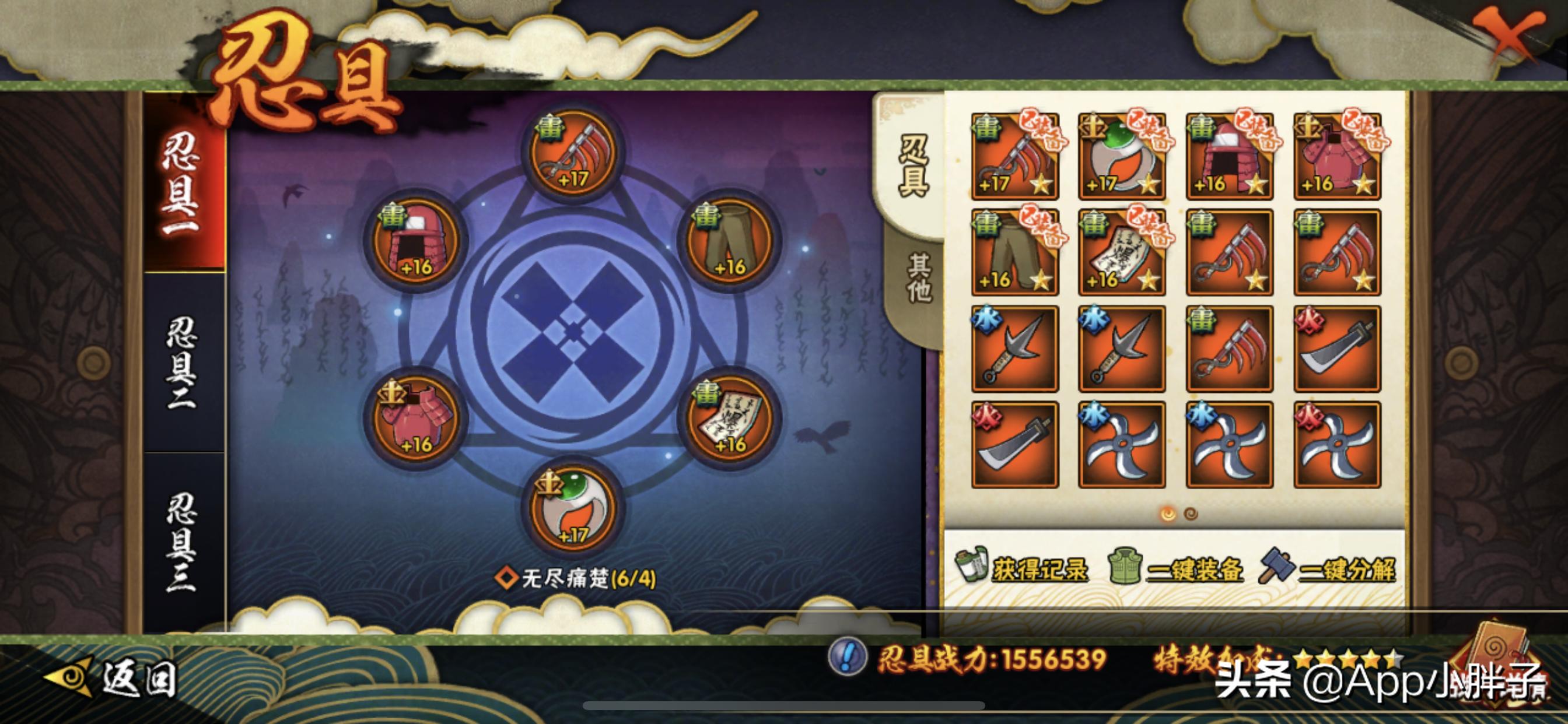Screen dimensions: 1568x724
Task: Go back with the 返回 button
Action: click(113, 677)
